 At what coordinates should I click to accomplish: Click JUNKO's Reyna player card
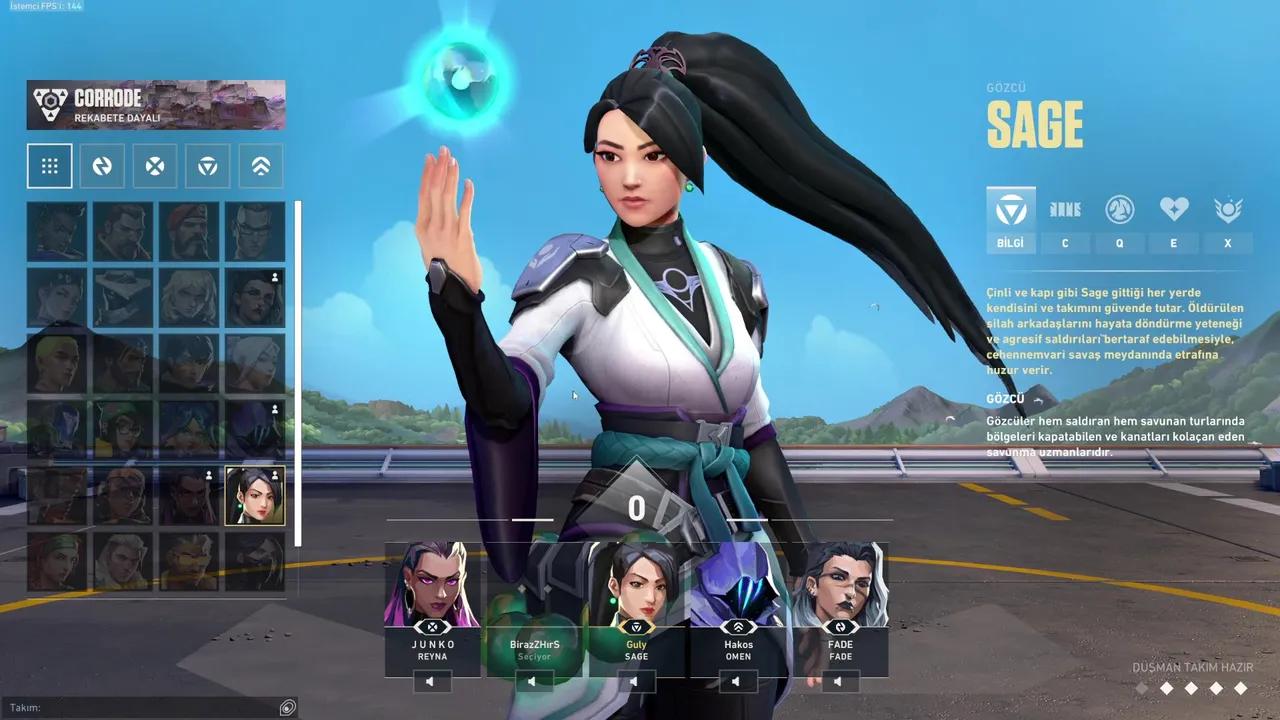431,600
